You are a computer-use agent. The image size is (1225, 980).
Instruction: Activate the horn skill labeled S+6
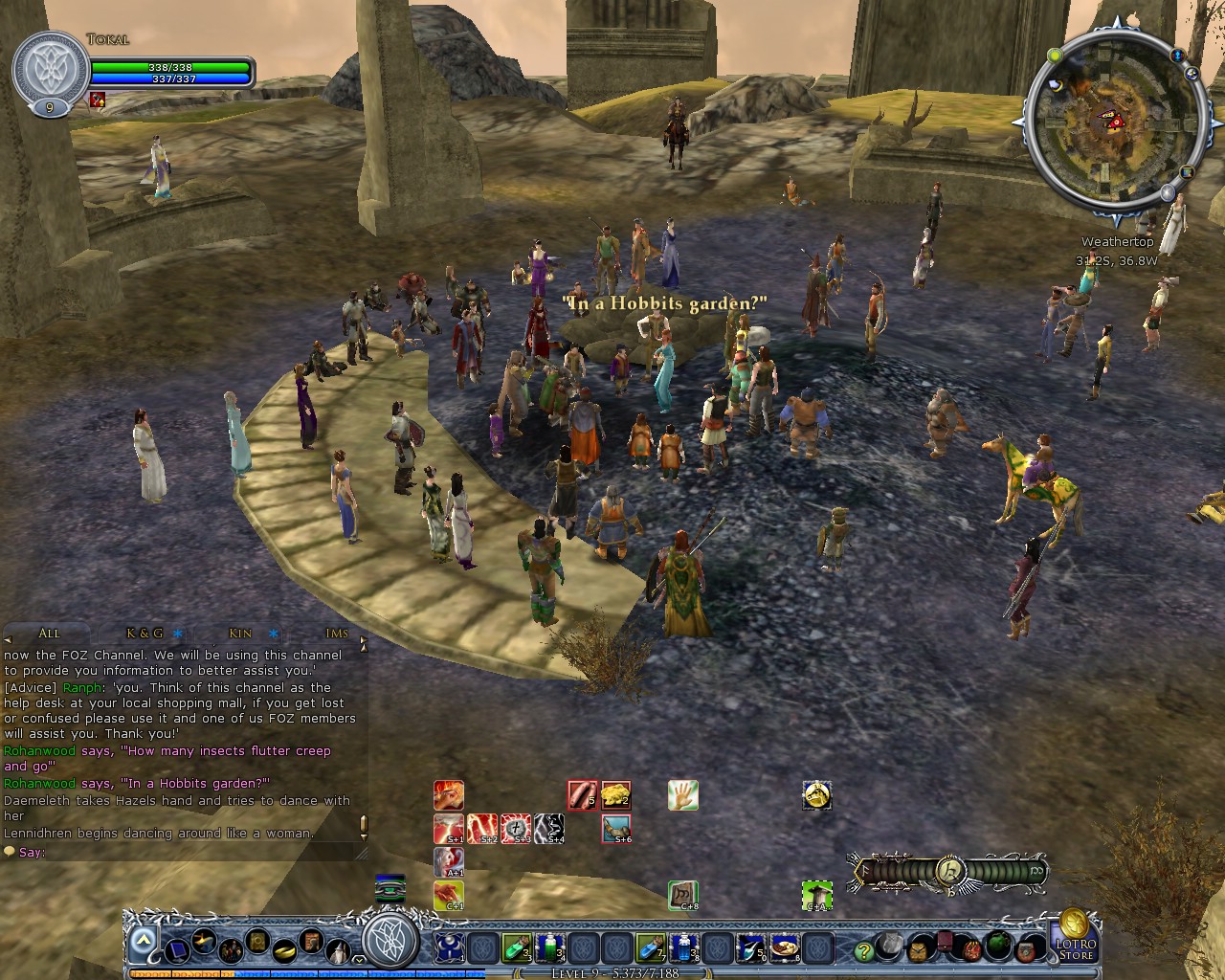tap(615, 829)
